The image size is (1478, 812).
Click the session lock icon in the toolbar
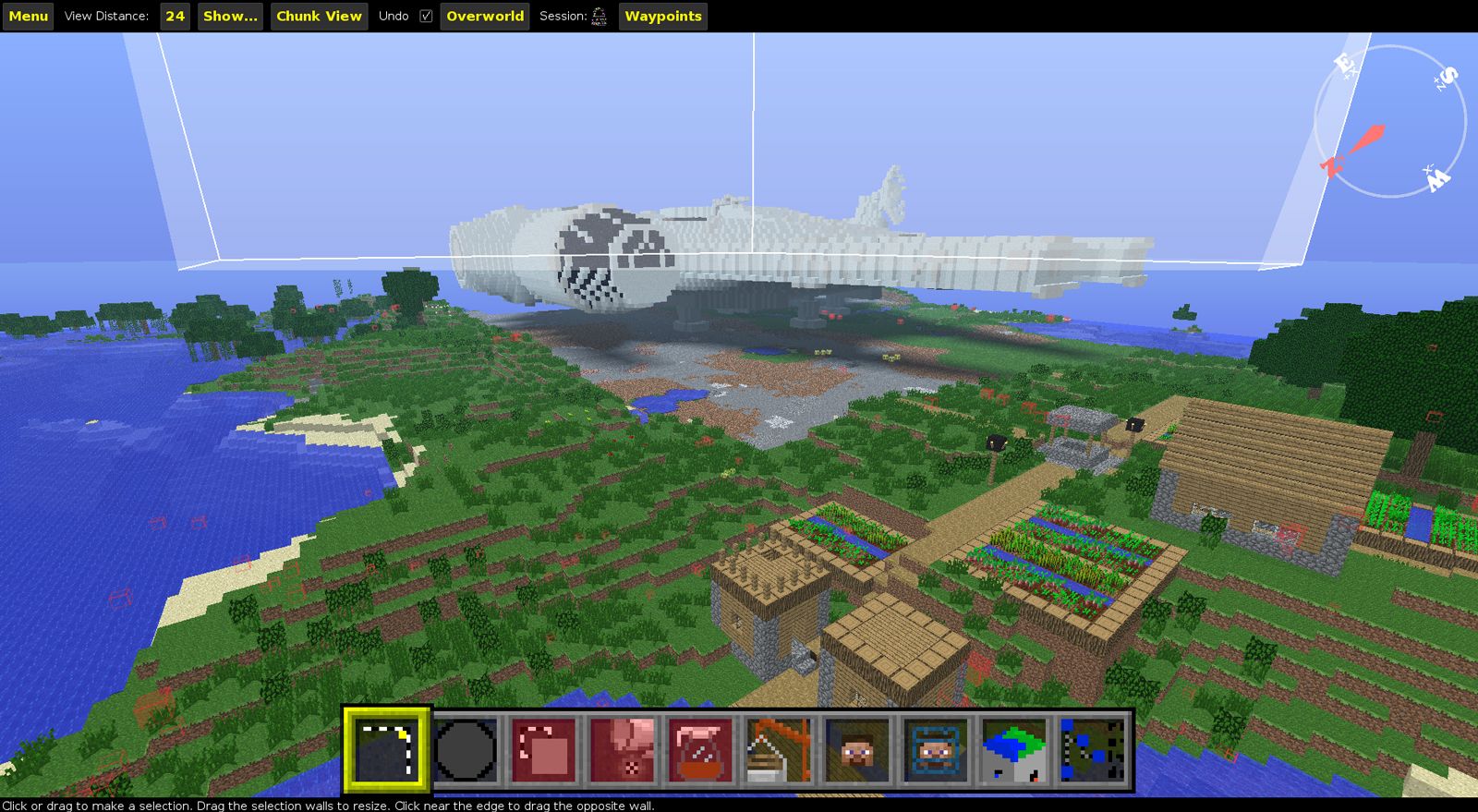coord(600,16)
